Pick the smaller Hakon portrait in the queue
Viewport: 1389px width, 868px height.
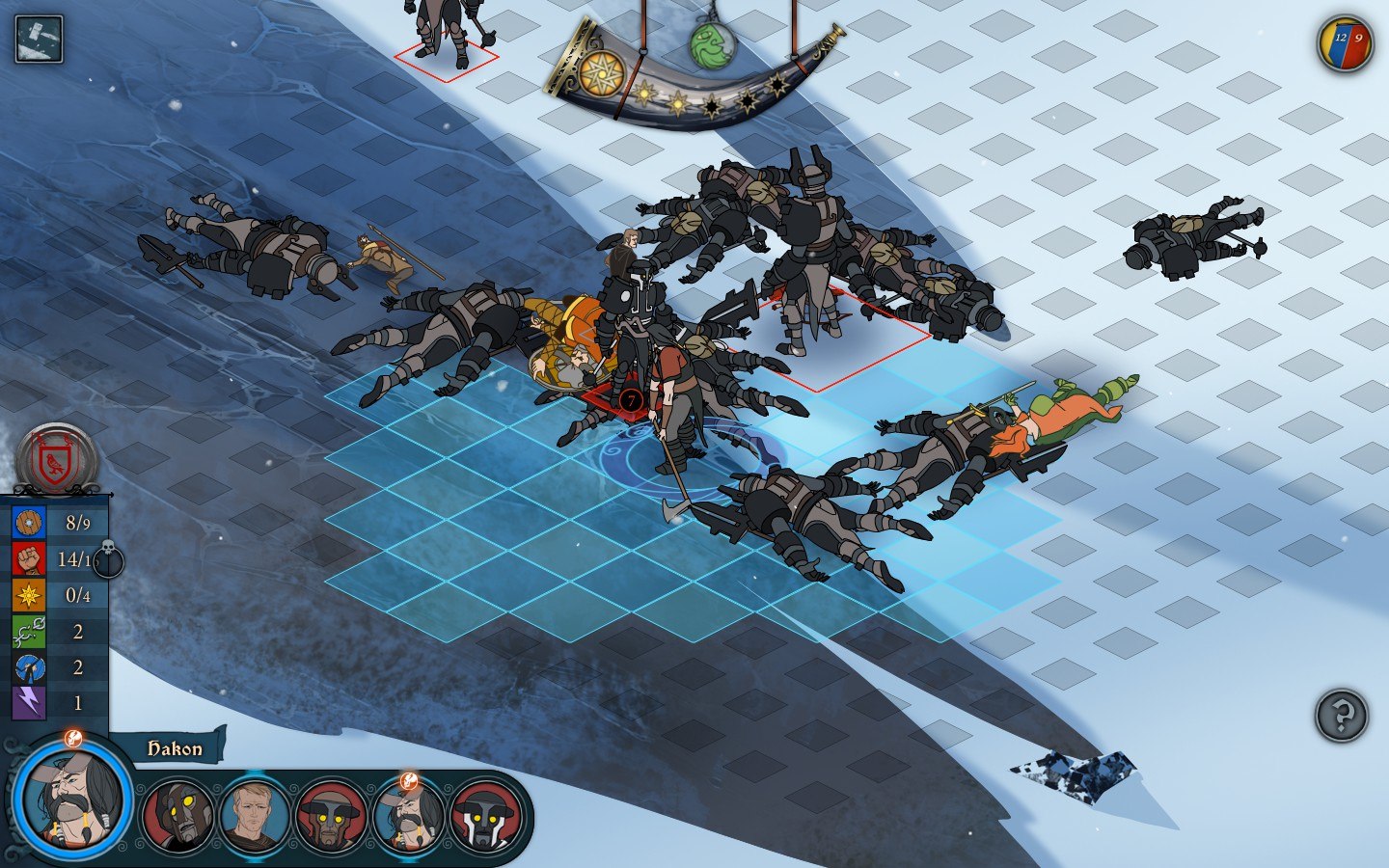408,816
